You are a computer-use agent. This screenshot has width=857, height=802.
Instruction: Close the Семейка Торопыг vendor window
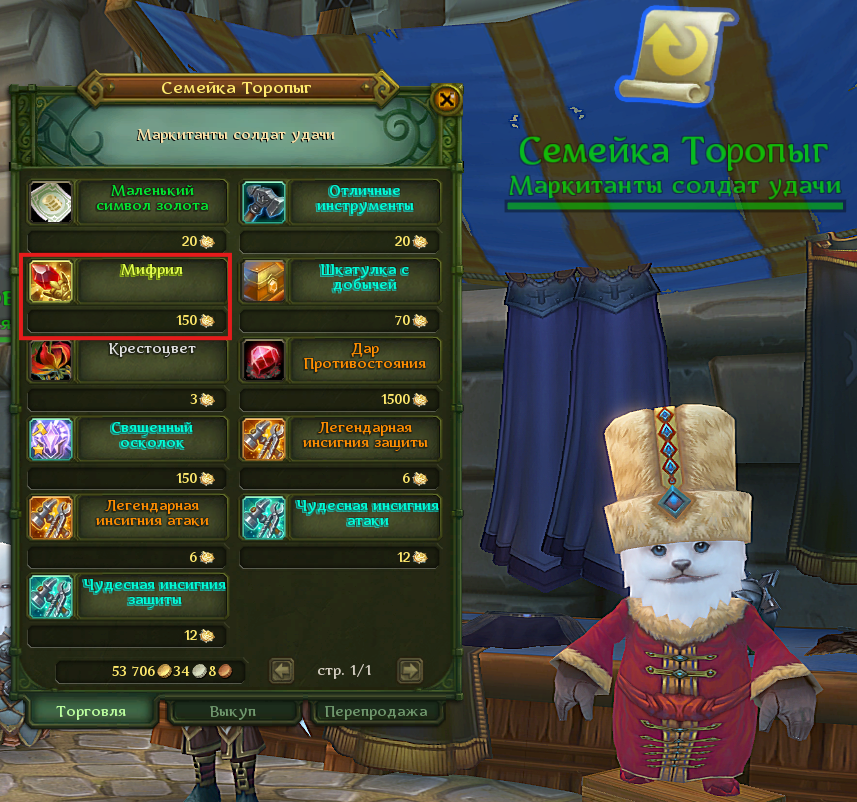point(447,99)
